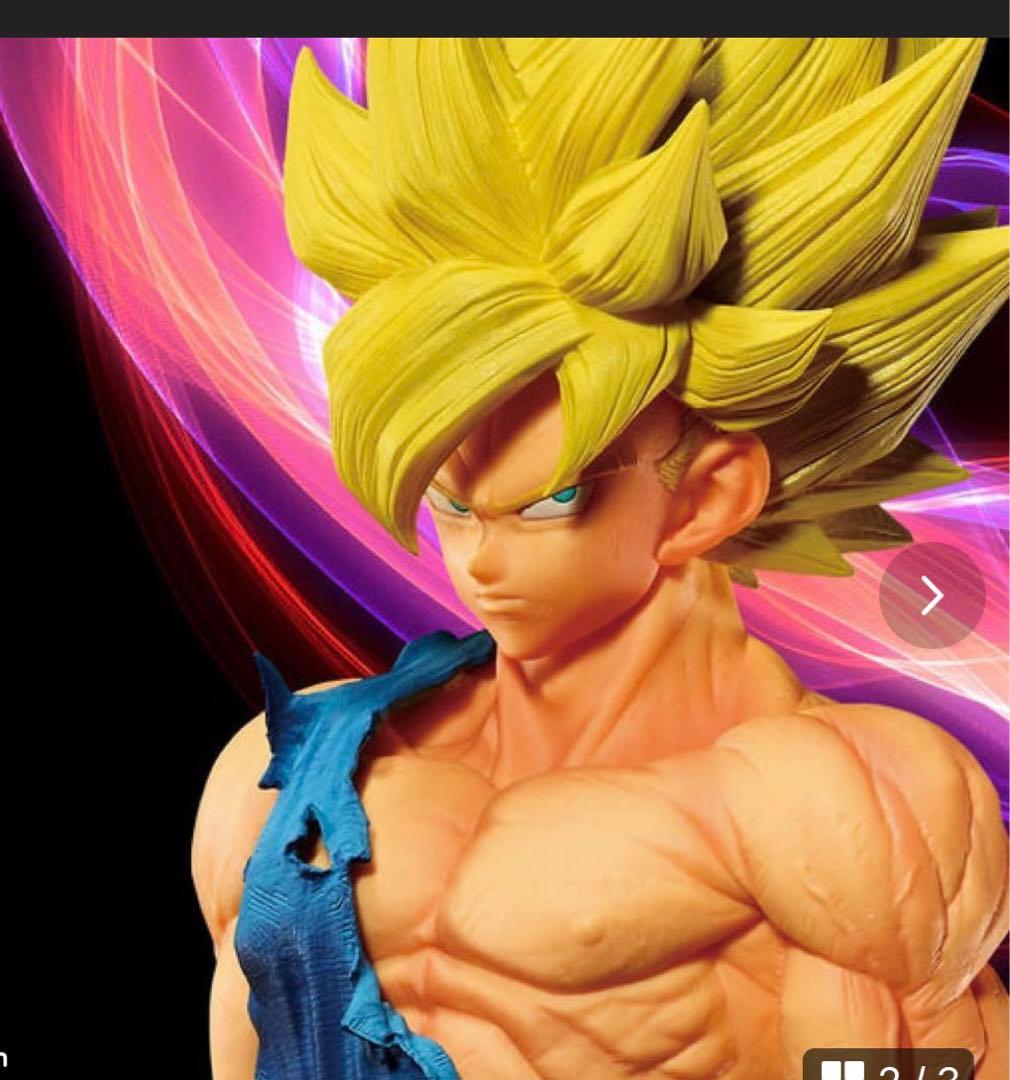
Task: Show the next image with the arrow button
Action: click(932, 596)
